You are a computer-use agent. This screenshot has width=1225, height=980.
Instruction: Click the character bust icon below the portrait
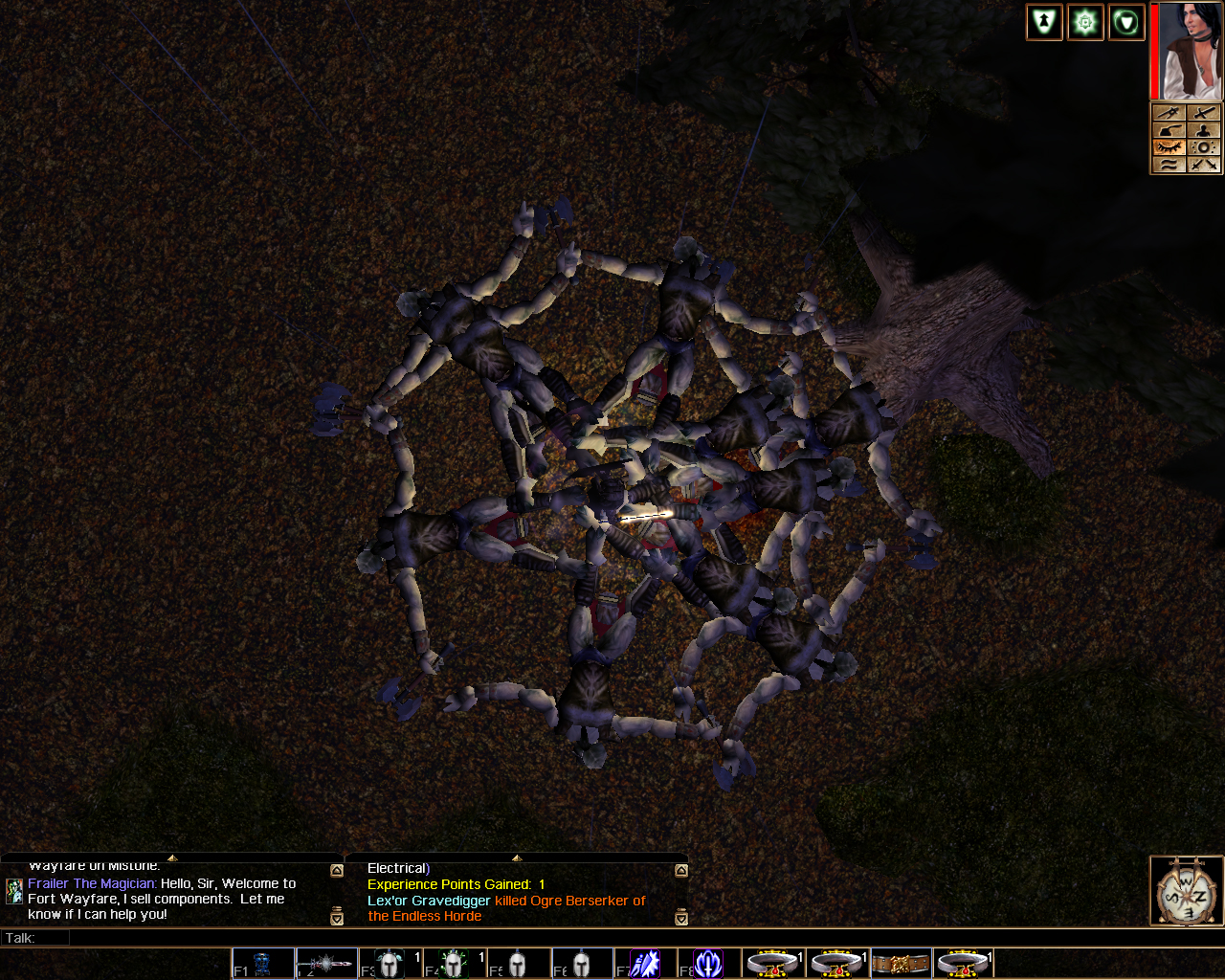pos(1204,130)
